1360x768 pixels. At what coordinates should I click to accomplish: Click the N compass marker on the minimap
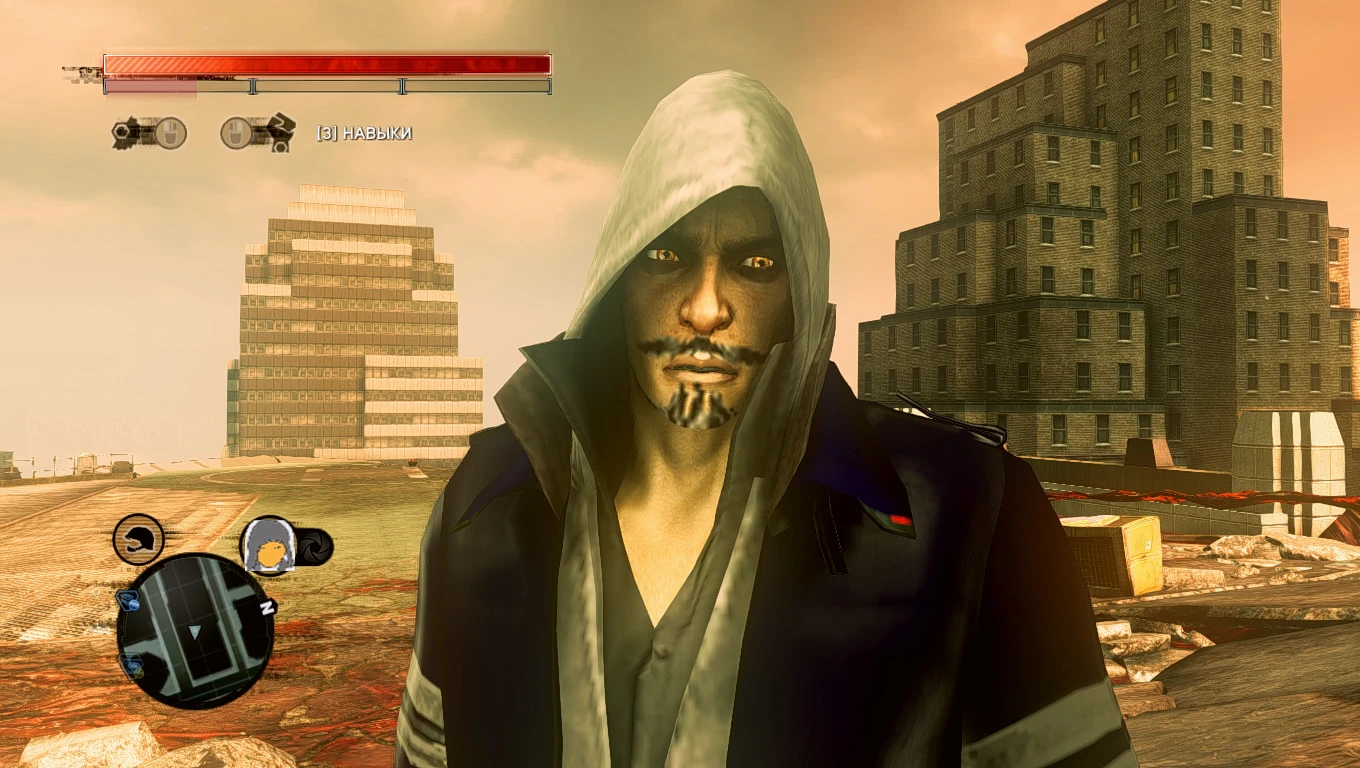pyautogui.click(x=266, y=607)
